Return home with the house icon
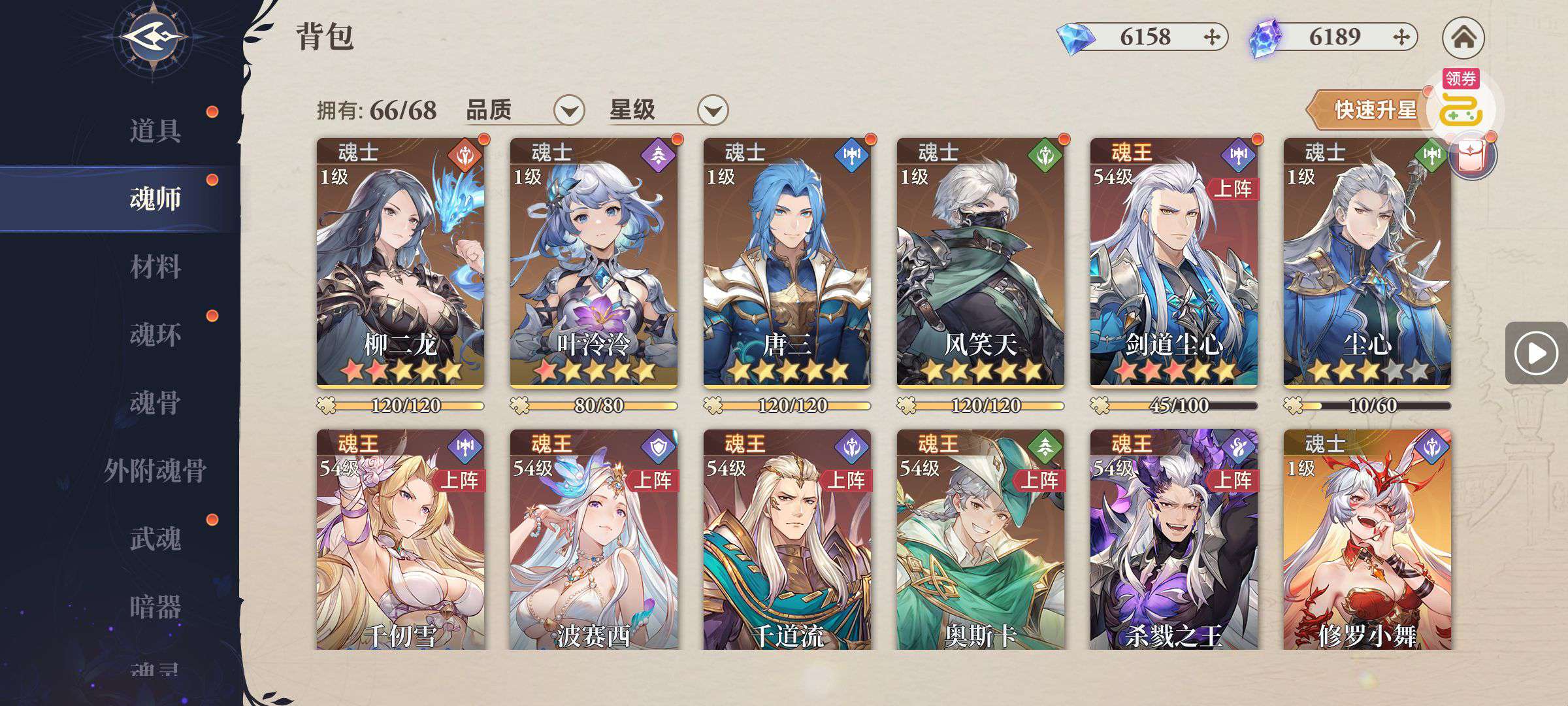 (1463, 37)
